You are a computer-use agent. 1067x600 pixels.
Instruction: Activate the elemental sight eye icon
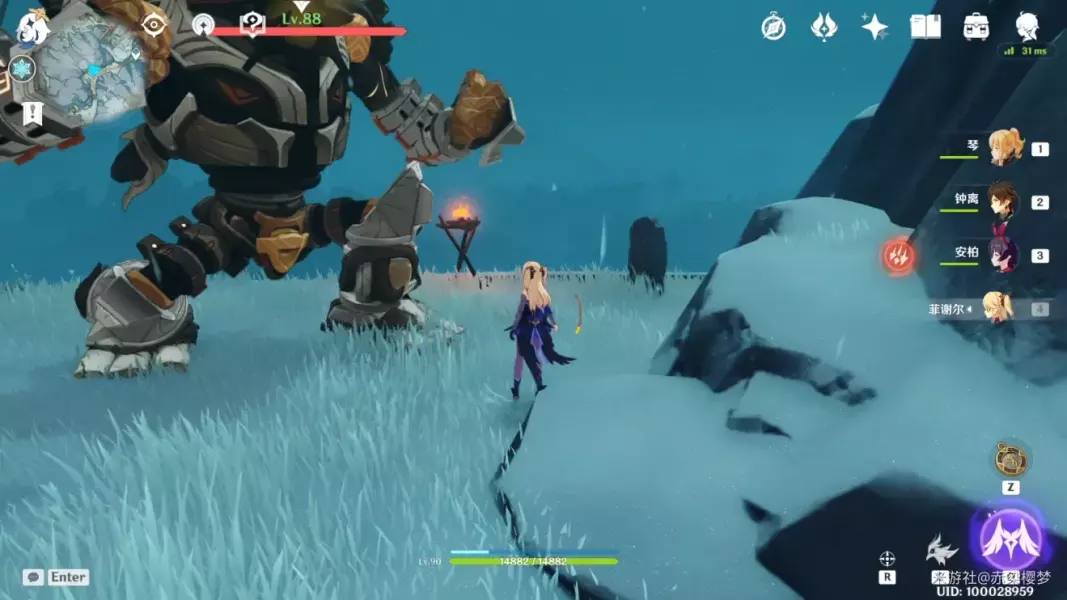pyautogui.click(x=153, y=24)
